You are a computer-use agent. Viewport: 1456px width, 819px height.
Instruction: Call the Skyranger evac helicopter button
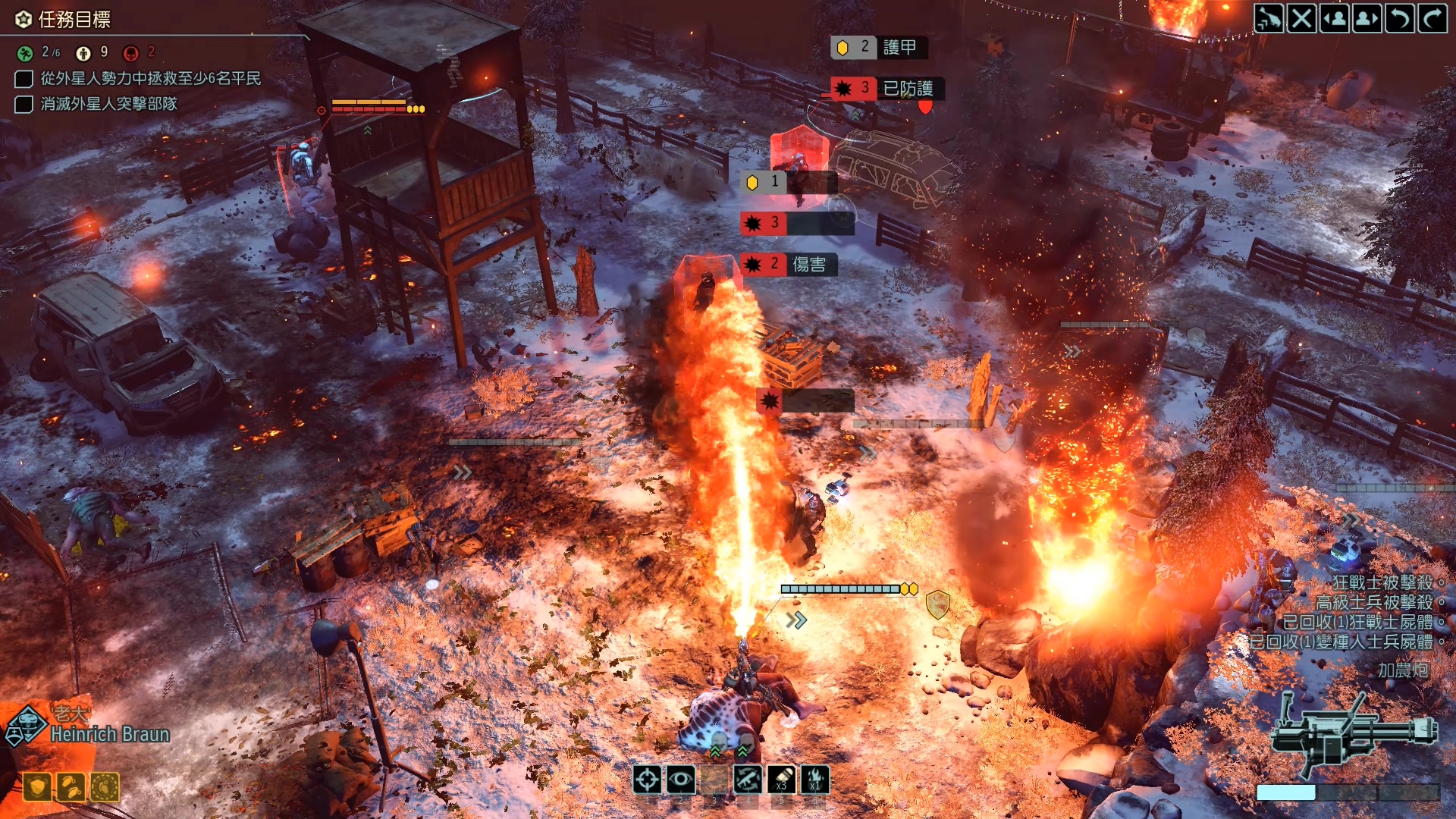[1269, 18]
